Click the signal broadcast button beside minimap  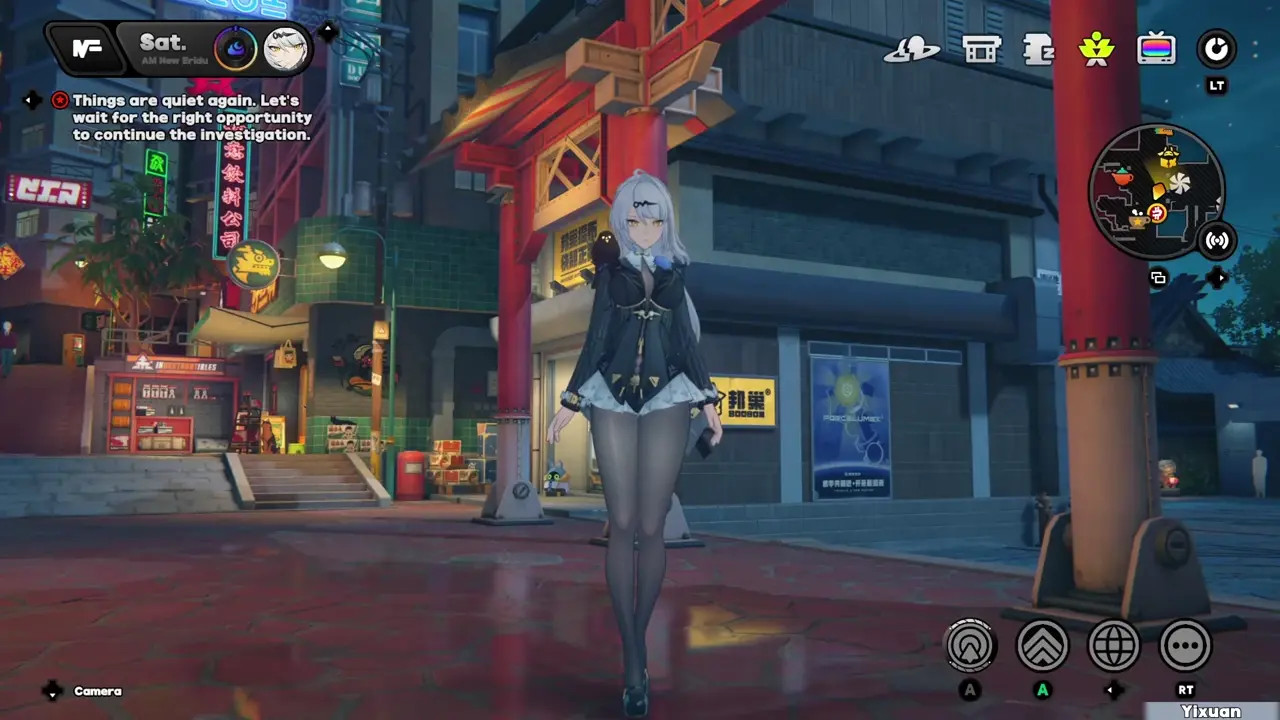[1217, 240]
